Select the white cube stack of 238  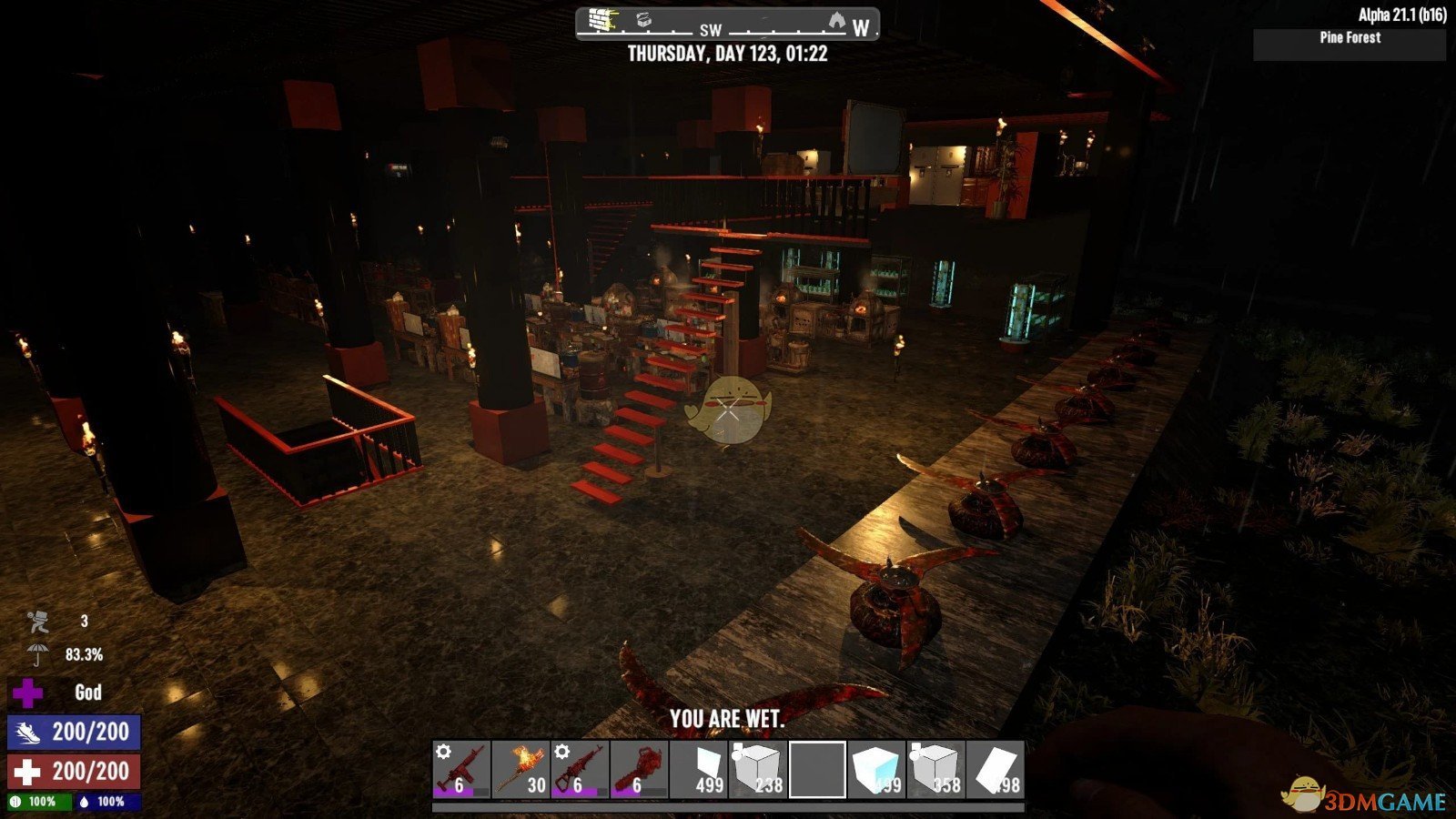point(758,770)
